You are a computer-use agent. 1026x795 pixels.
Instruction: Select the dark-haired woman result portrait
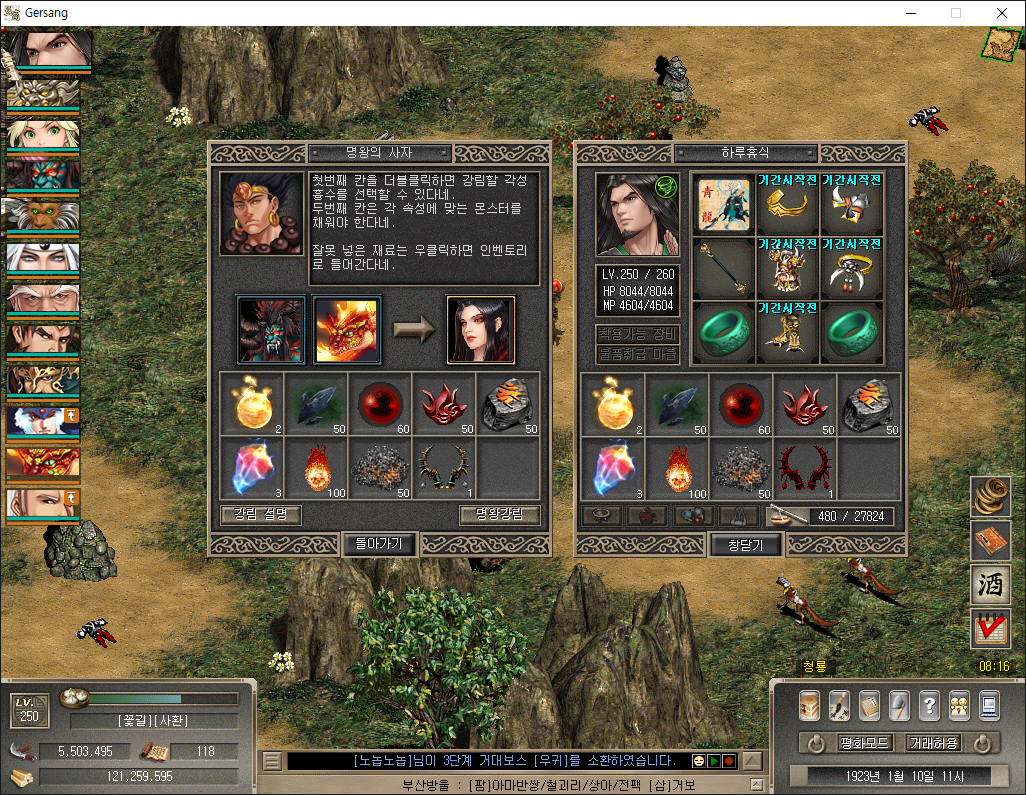pyautogui.click(x=480, y=329)
